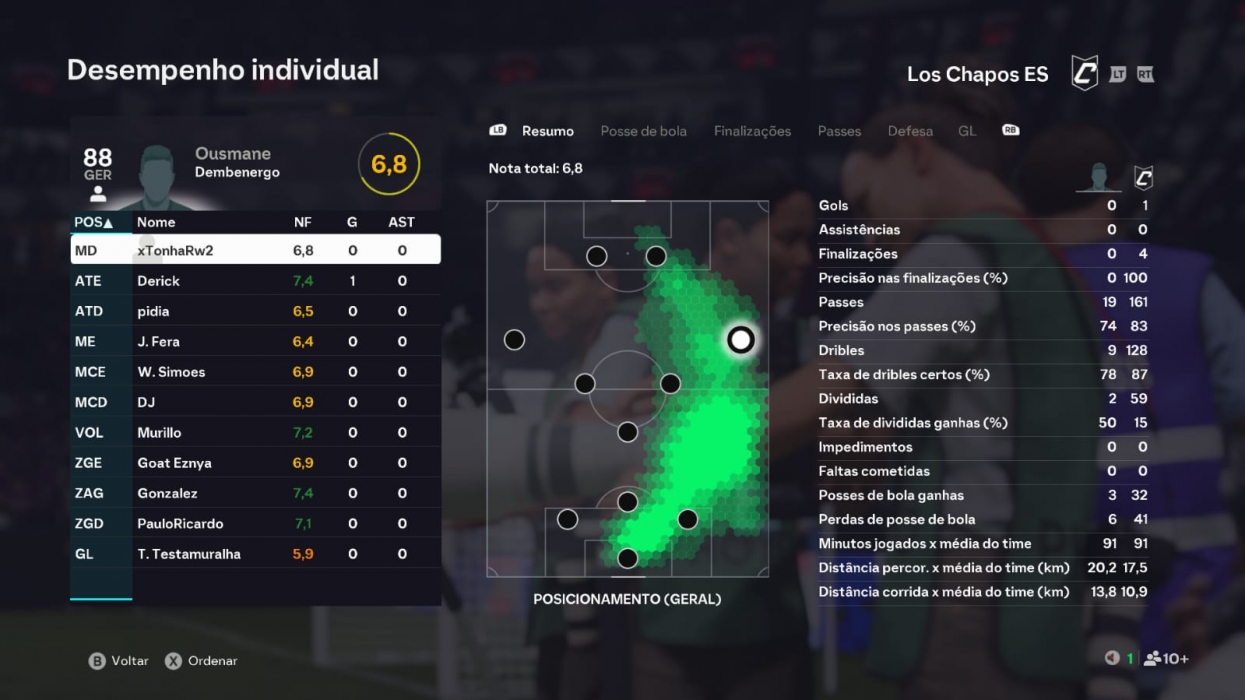1245x700 pixels.
Task: Select Murillo in the list
Action: click(x=255, y=432)
